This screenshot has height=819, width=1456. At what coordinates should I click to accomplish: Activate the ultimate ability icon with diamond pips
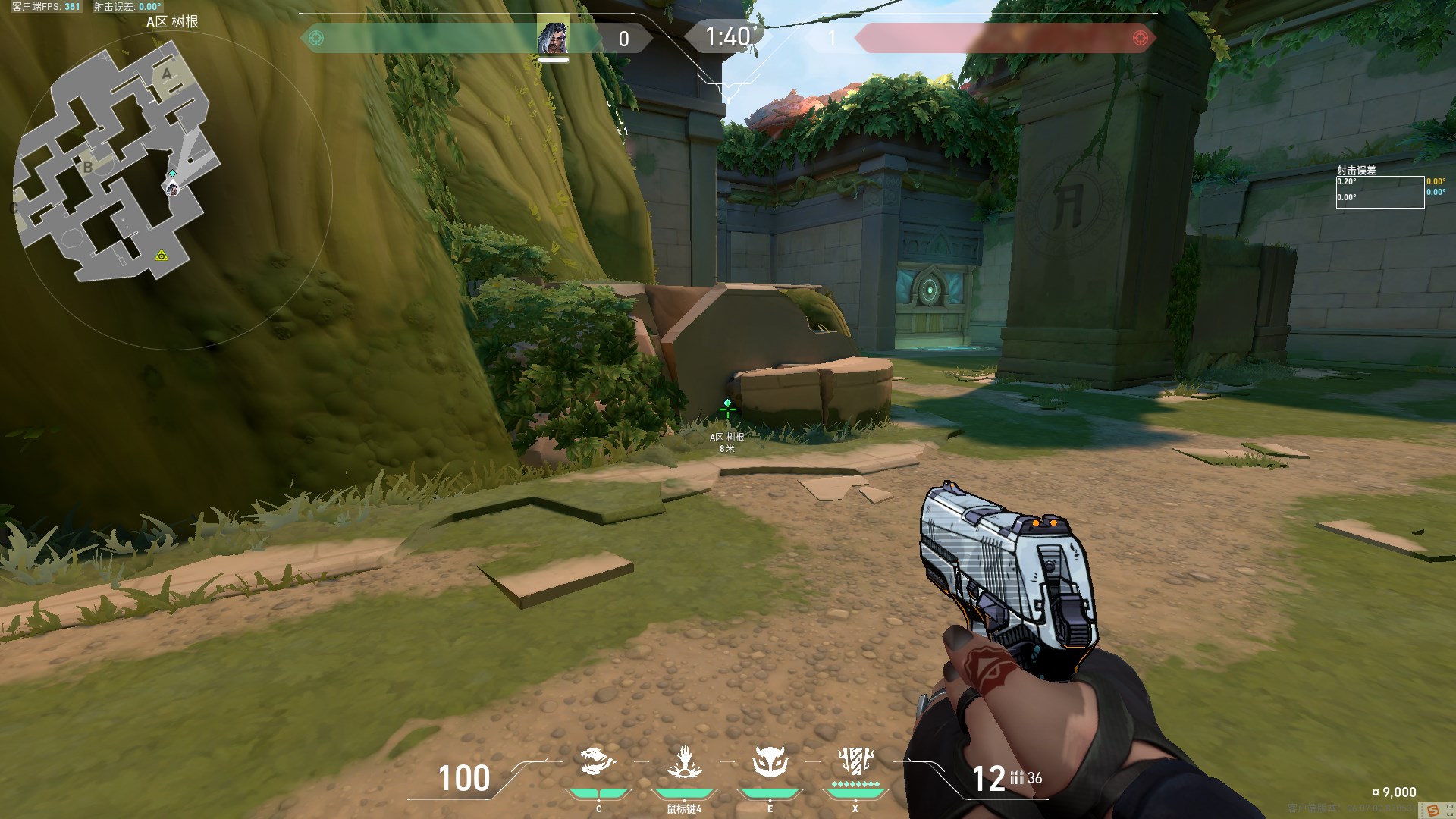pyautogui.click(x=855, y=759)
